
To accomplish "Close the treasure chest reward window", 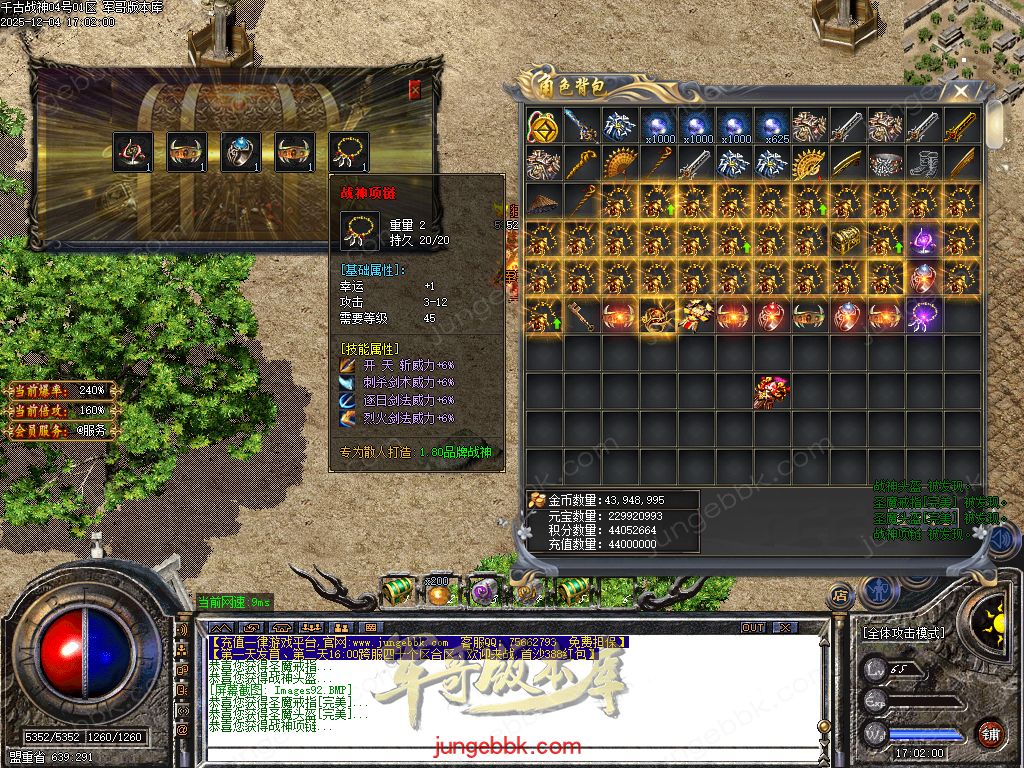I will click(x=415, y=90).
